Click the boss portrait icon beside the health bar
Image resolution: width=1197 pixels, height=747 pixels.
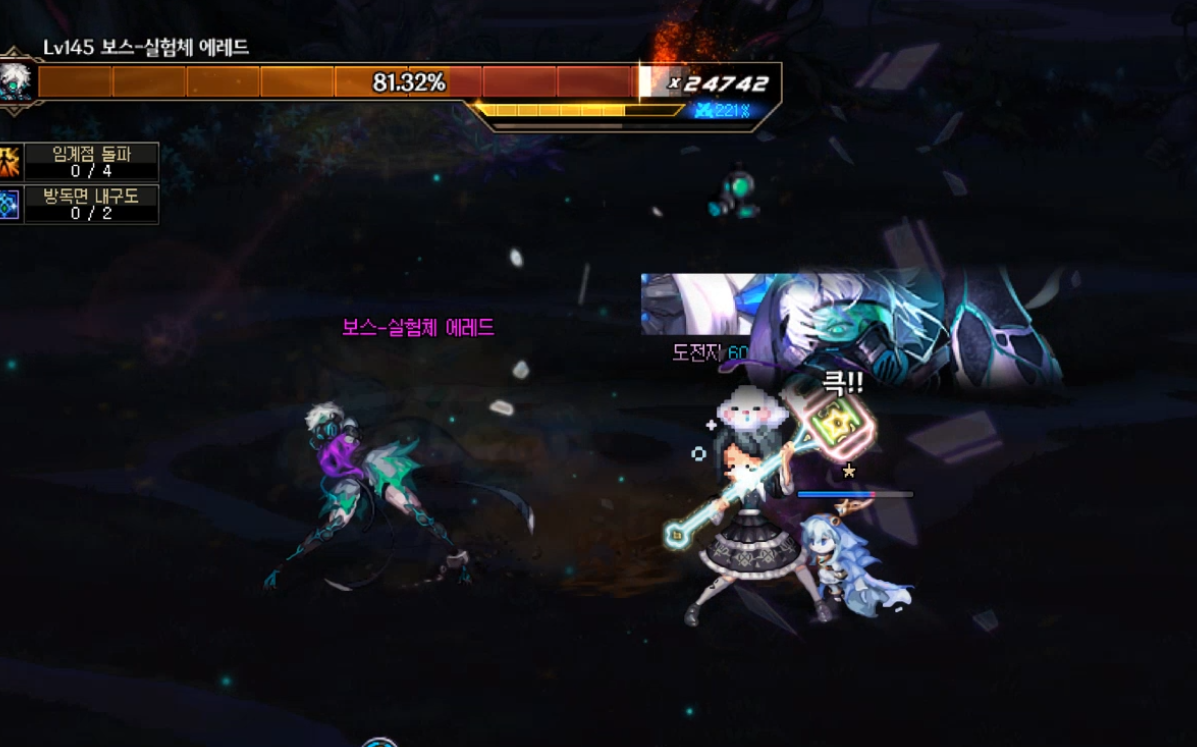[16, 82]
